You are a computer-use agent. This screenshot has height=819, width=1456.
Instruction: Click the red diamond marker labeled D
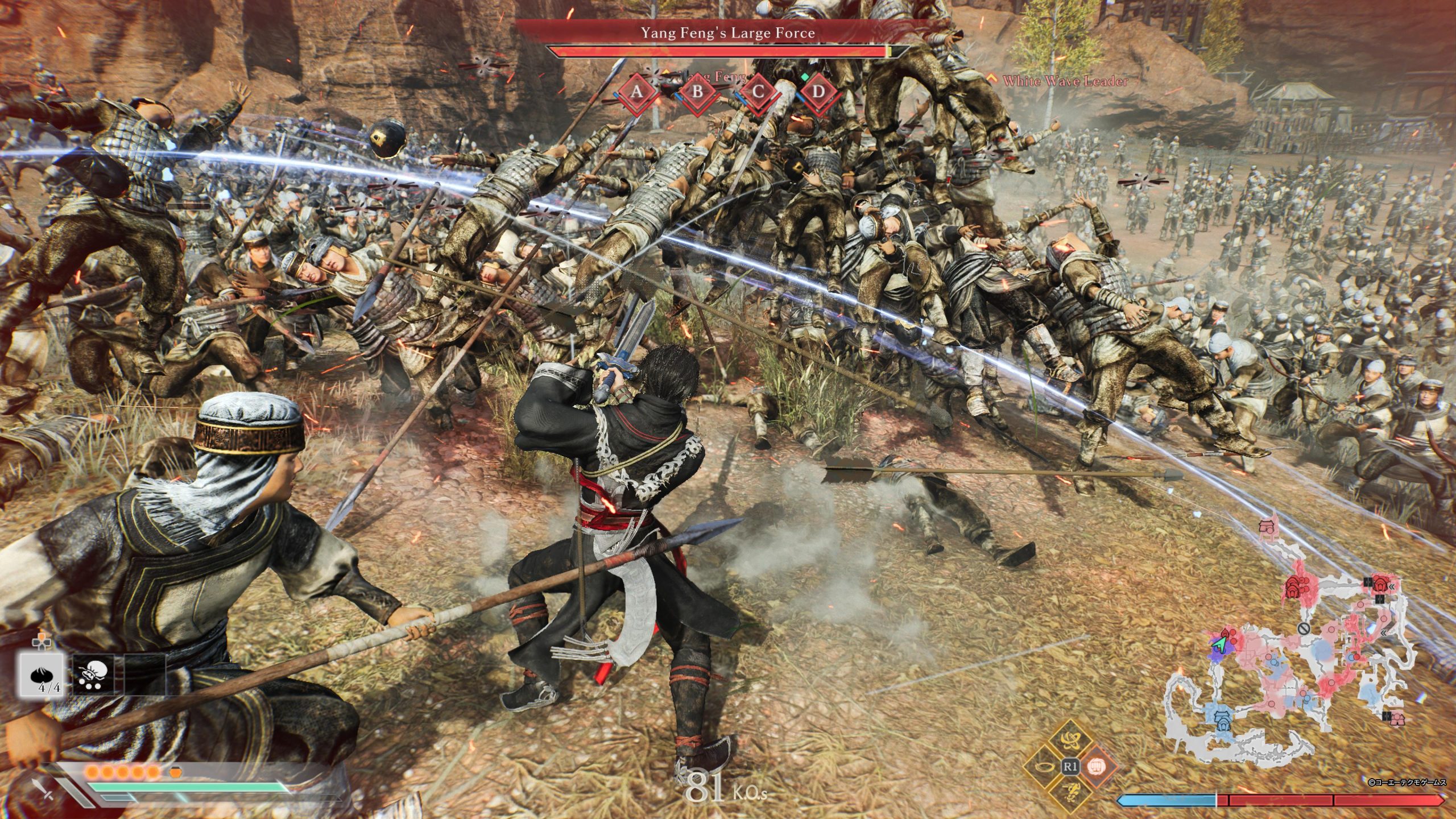click(818, 92)
